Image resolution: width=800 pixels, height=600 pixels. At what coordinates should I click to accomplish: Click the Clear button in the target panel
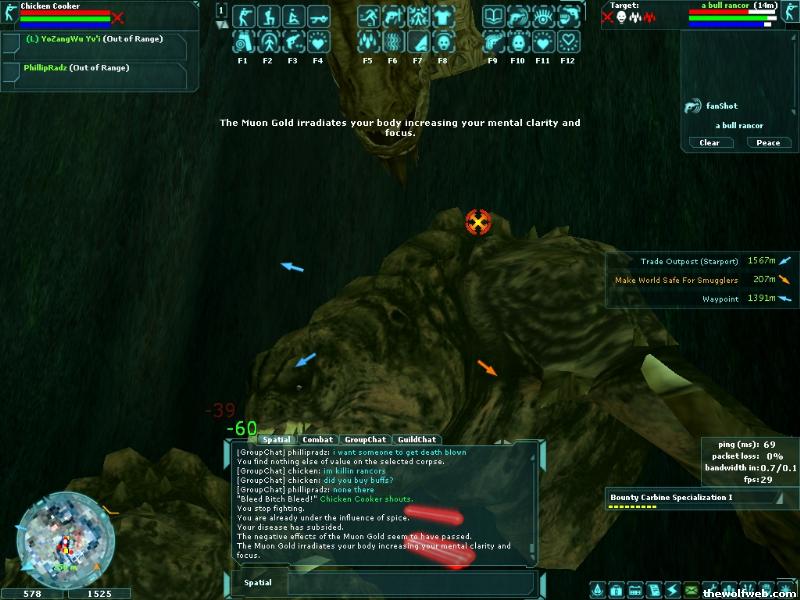709,143
